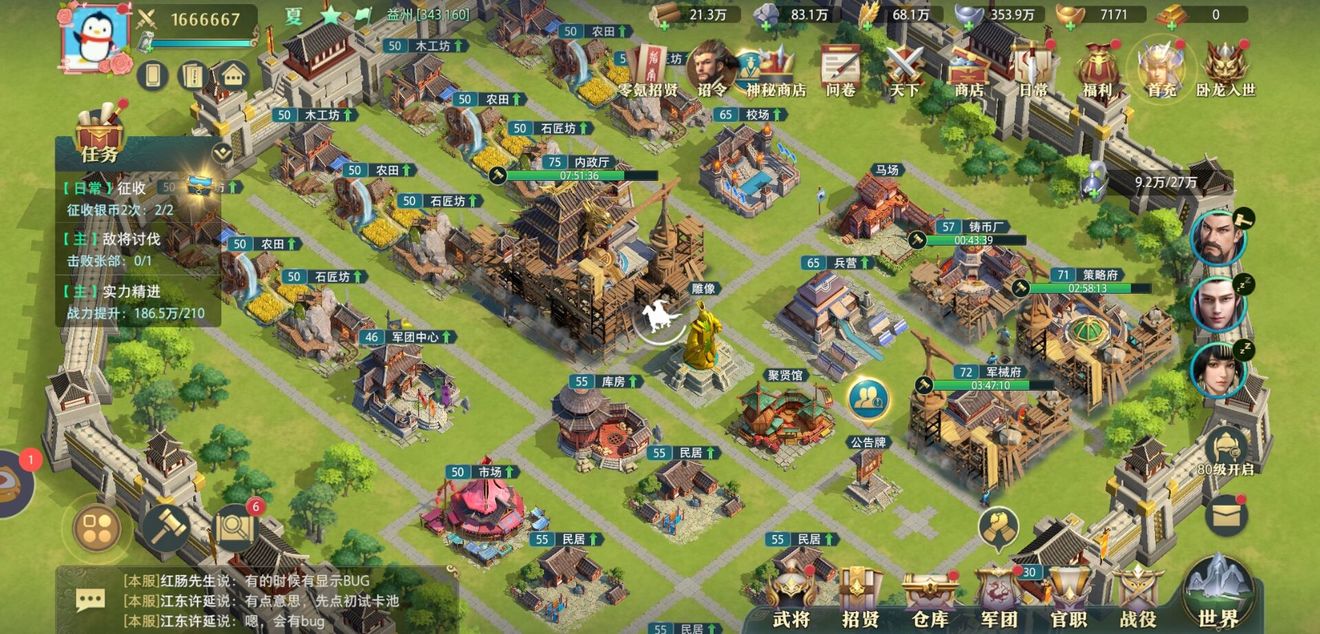Open the 任务 quest panel header

point(99,152)
